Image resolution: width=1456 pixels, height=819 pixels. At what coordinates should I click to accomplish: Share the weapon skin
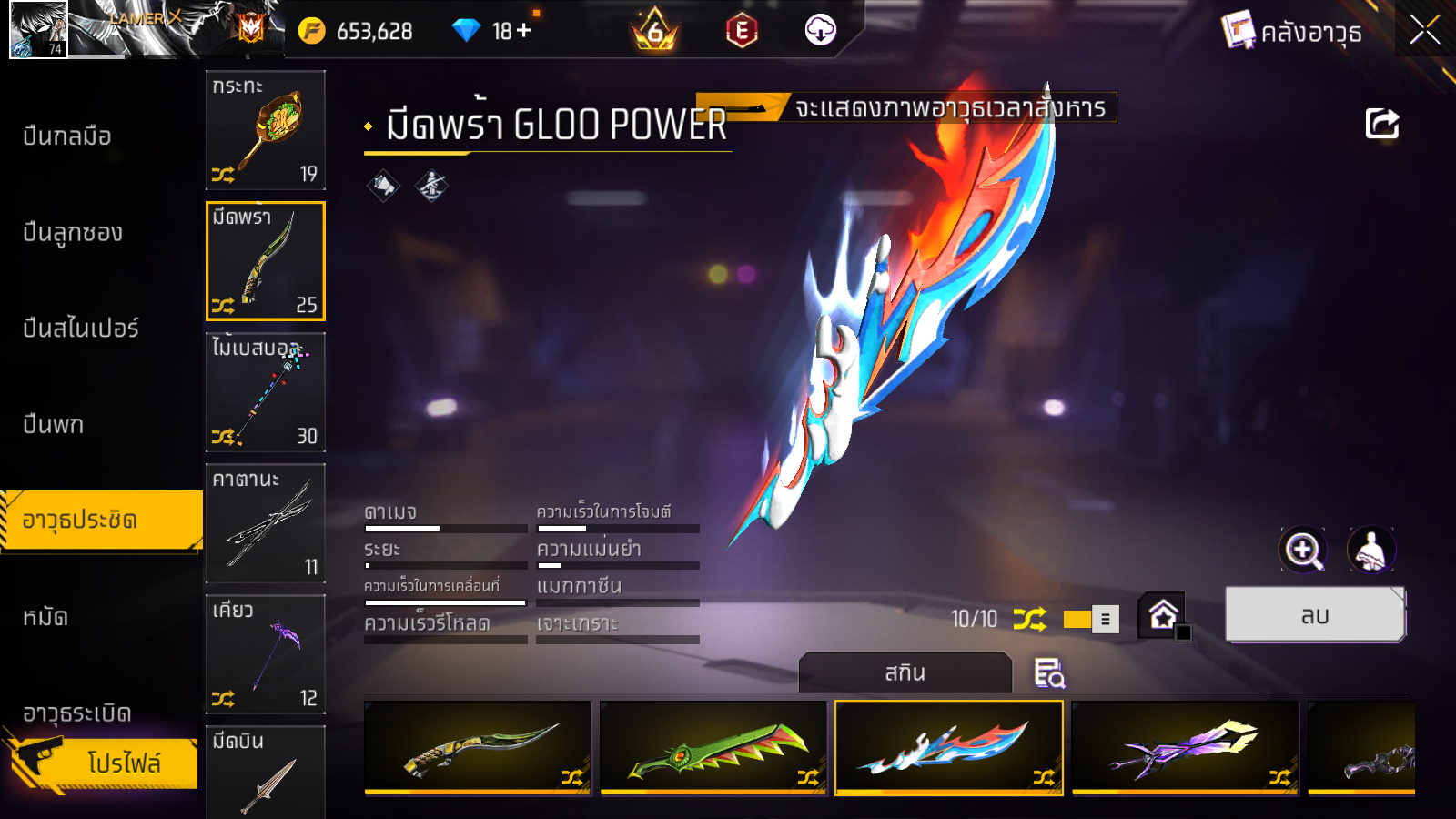(x=1381, y=124)
